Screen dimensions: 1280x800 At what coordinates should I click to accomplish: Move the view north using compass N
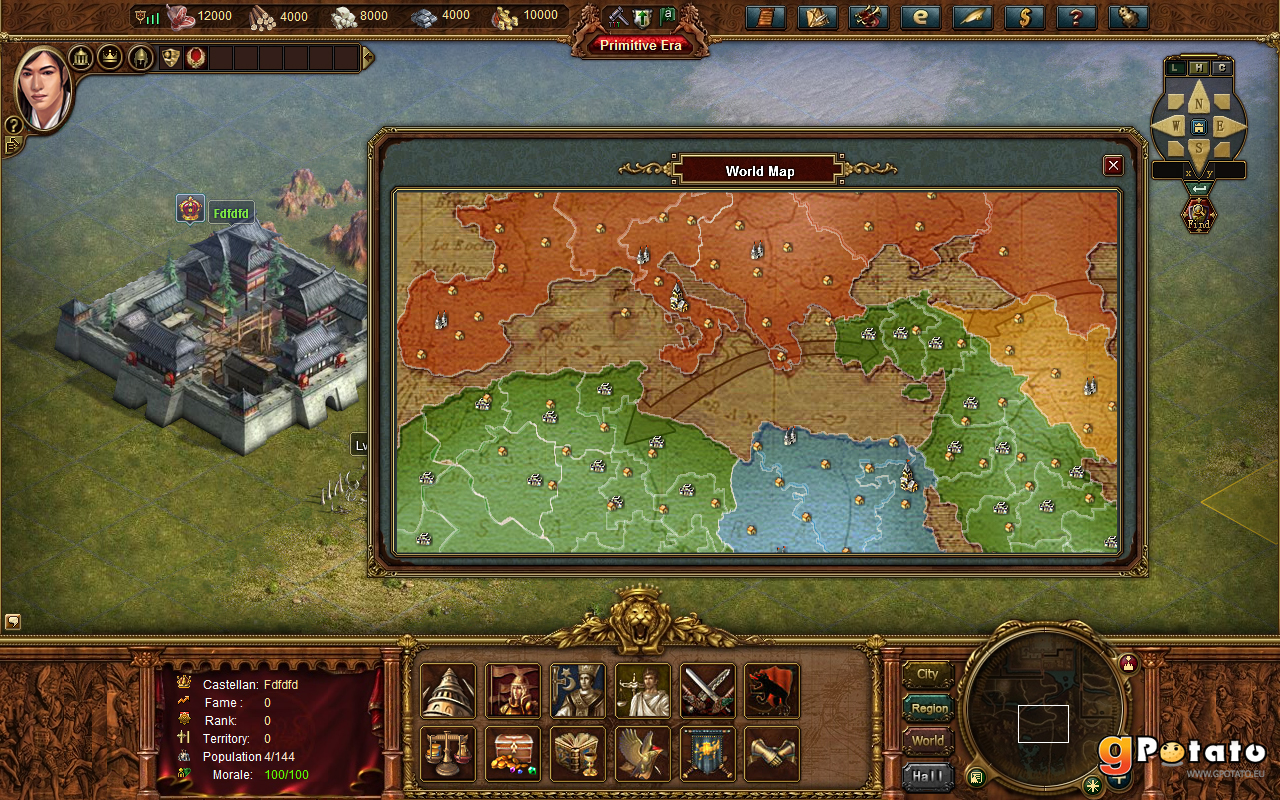[1198, 101]
